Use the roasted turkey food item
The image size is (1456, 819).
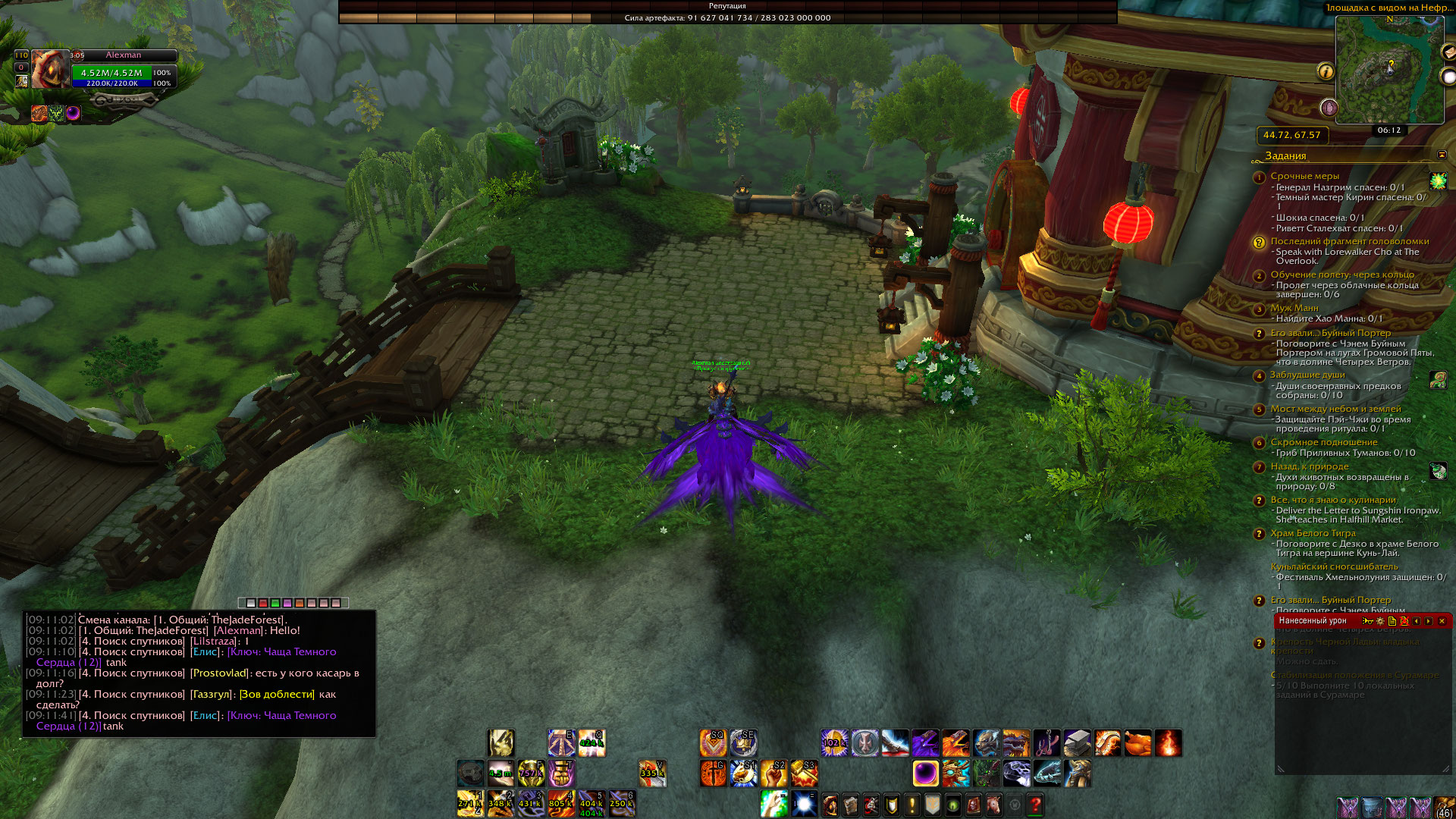(x=1137, y=743)
